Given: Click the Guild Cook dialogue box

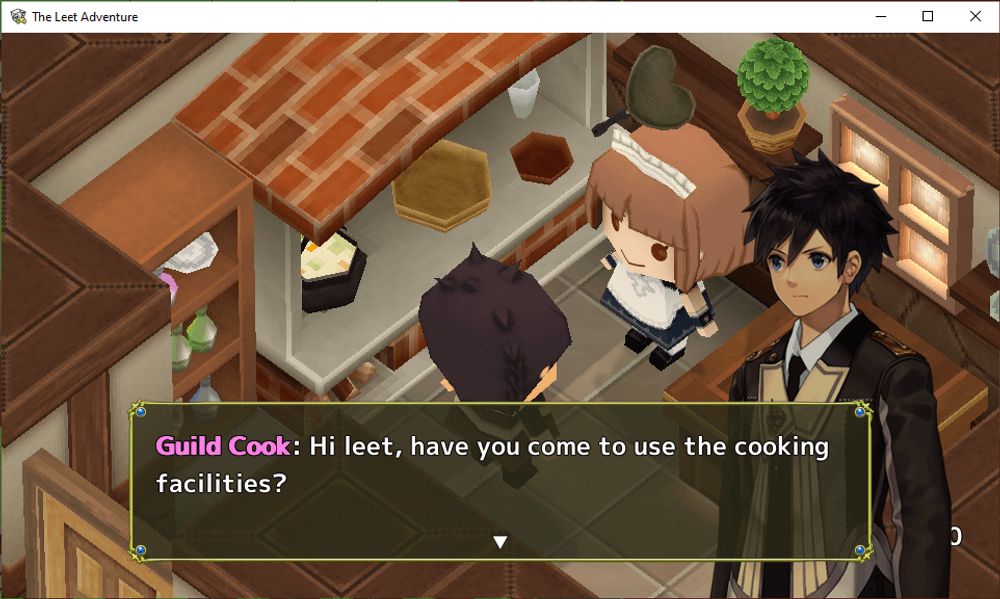Looking at the screenshot, I should click(x=500, y=480).
